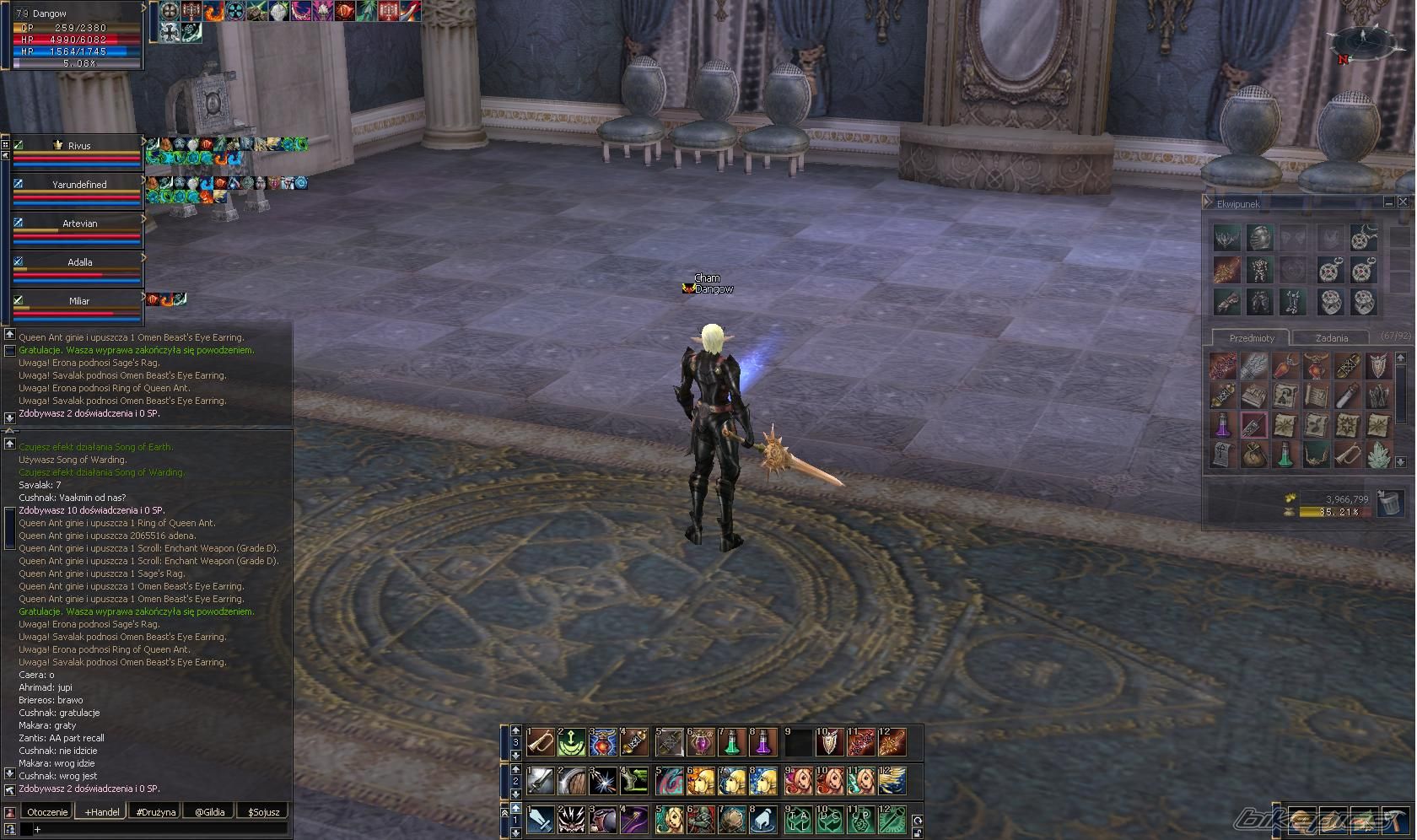Activate the sword attack skill in hotbar one
Viewport: 1417px width, 840px height.
click(541, 820)
